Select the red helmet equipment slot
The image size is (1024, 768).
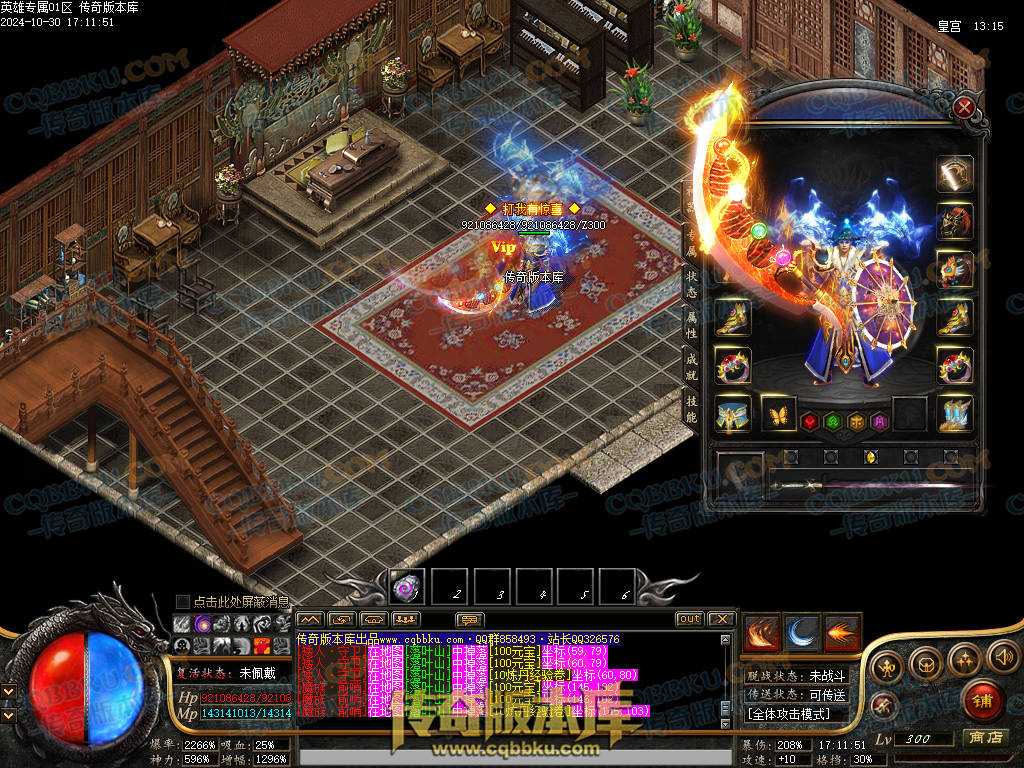pos(955,221)
